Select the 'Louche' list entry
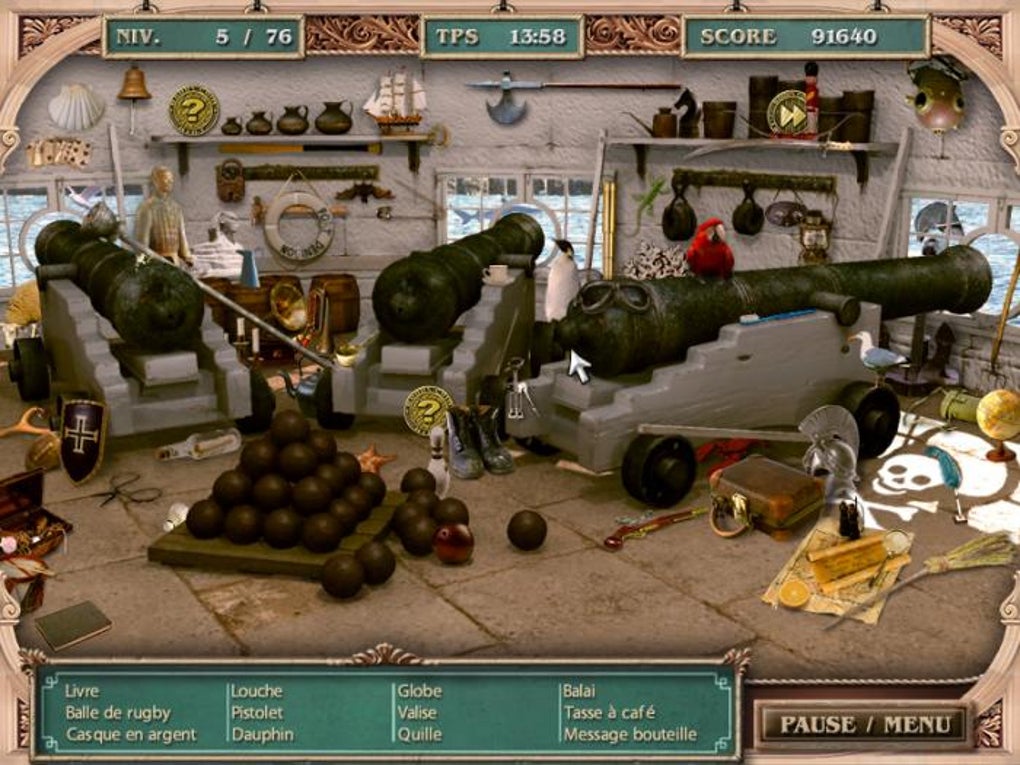This screenshot has height=765, width=1020. pyautogui.click(x=257, y=690)
